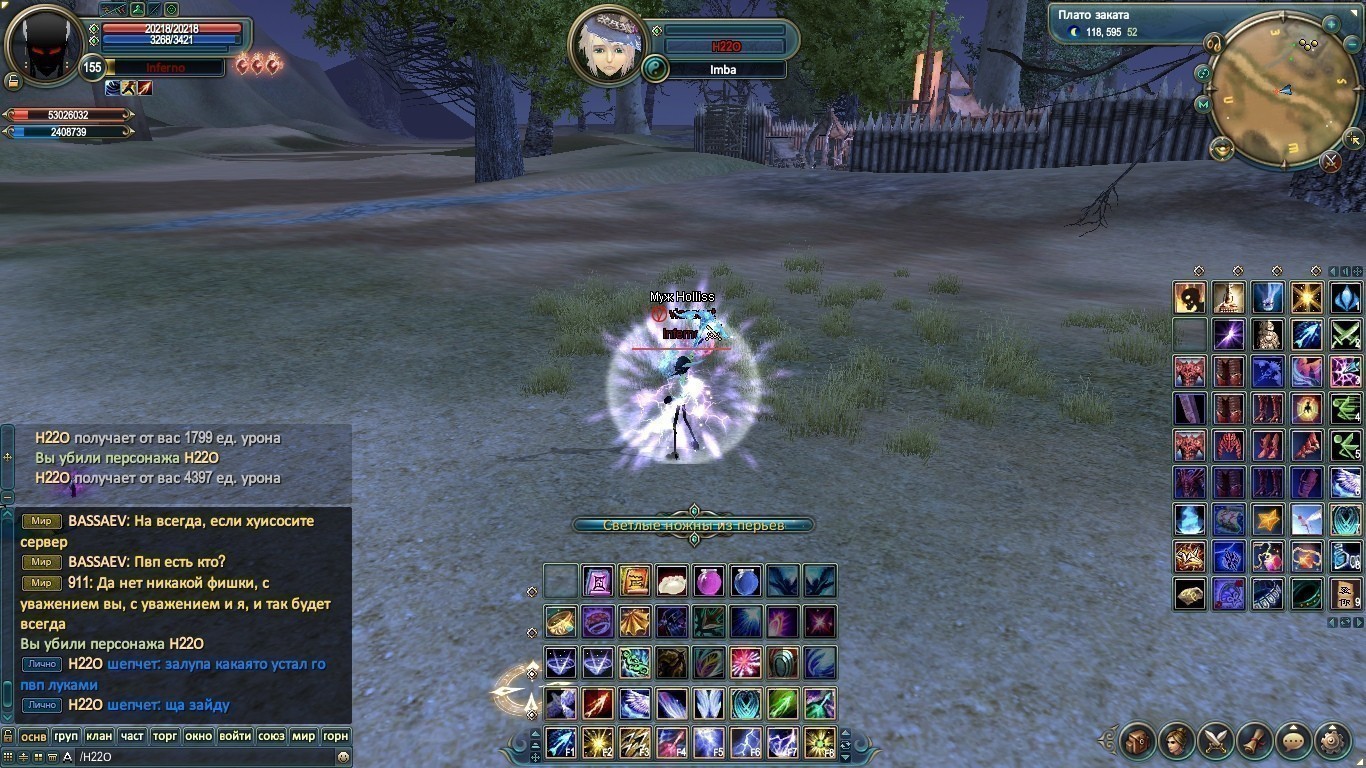Screen dimensions: 1366x768
Task: Open the character portrait menu button
Action: [1177, 742]
